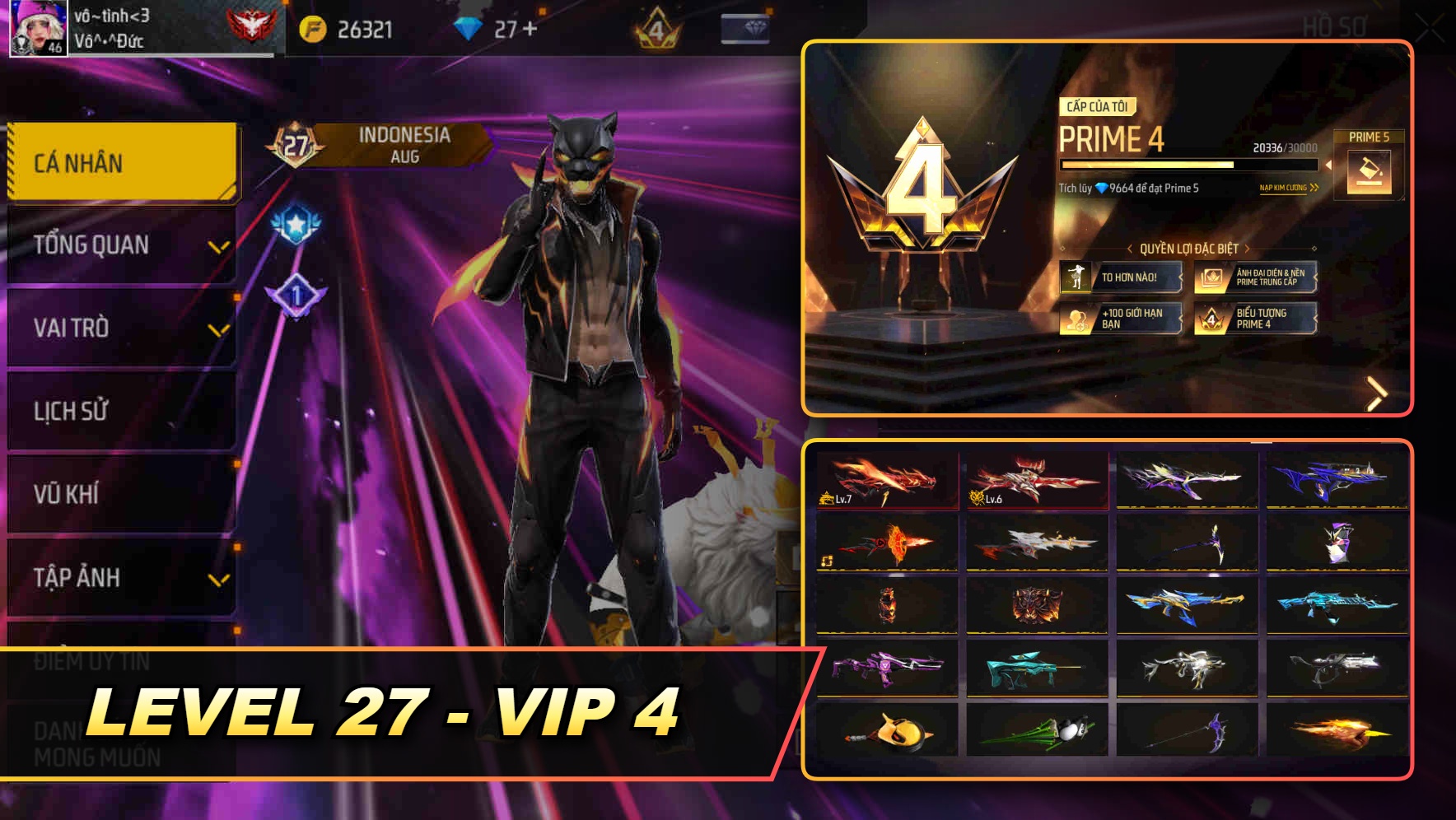Viewport: 1456px width, 820px height.
Task: Expand the TỔNG QUAN section
Action: [x=118, y=245]
